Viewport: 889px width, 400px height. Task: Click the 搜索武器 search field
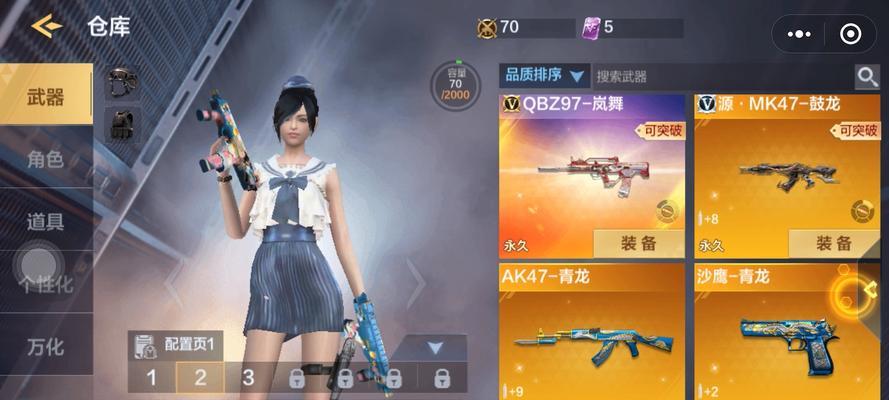(x=720, y=76)
